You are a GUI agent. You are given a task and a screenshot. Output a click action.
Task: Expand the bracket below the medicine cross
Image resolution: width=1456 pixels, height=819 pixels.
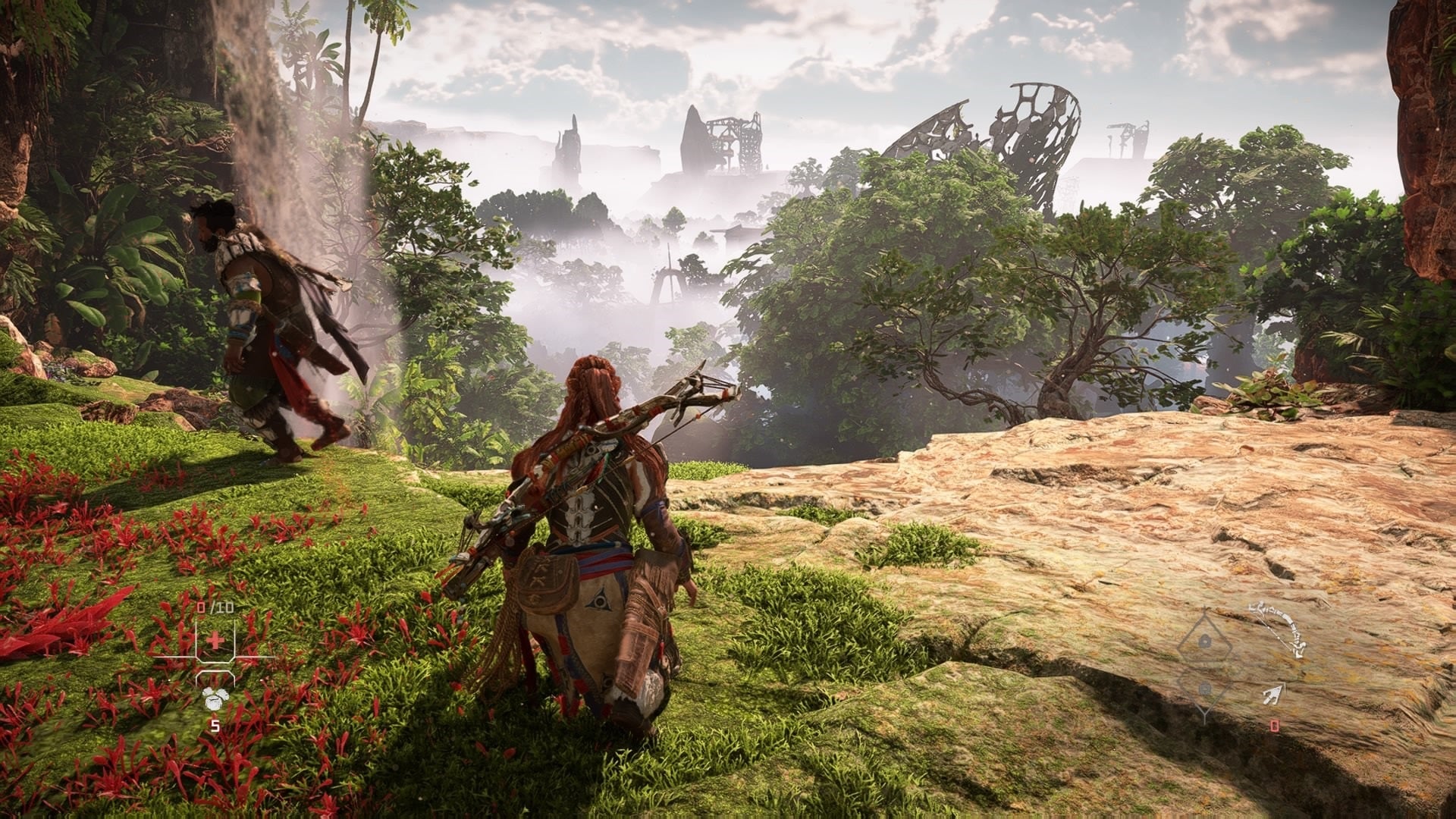pos(215,673)
